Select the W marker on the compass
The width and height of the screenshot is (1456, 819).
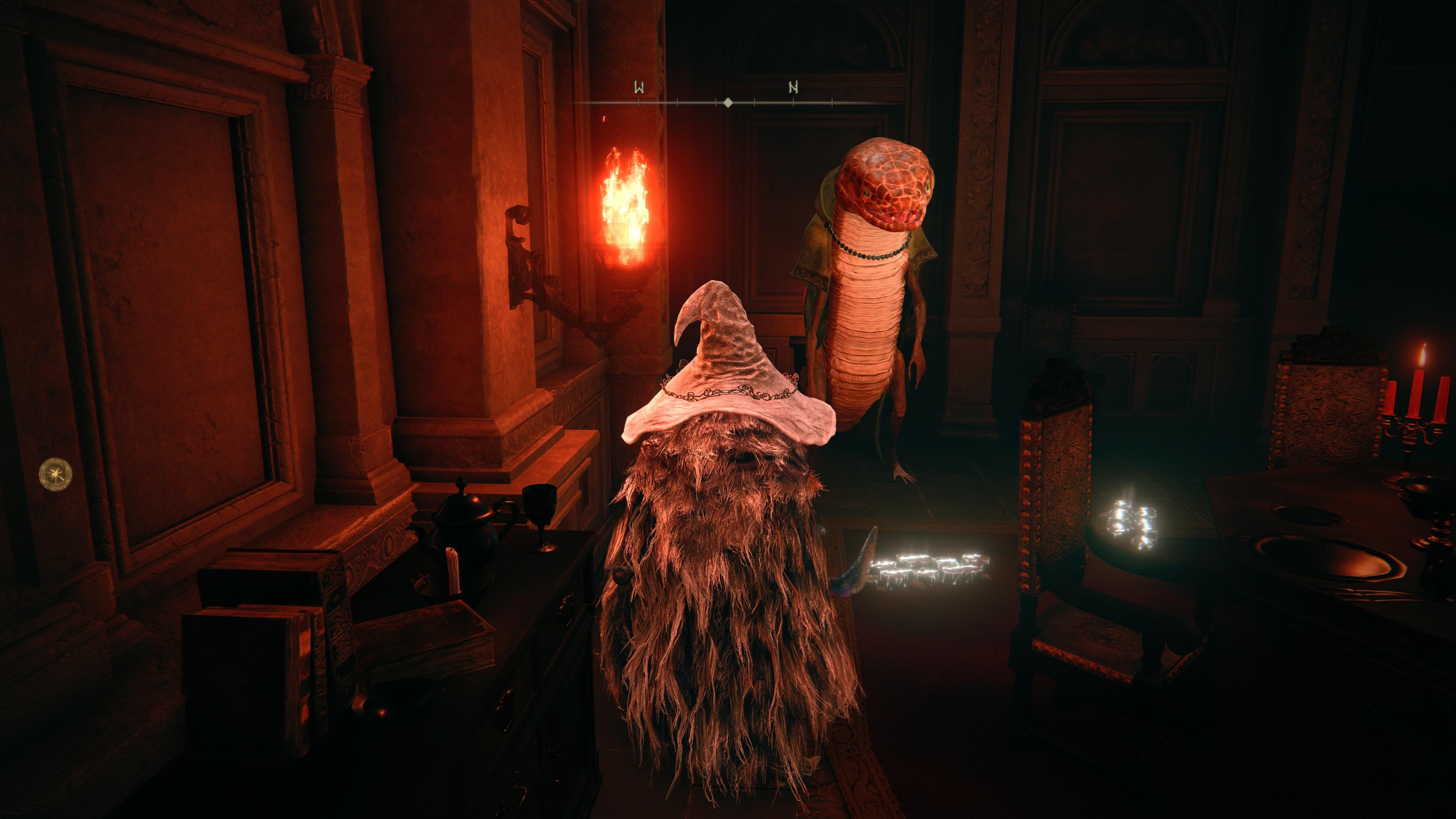pyautogui.click(x=640, y=88)
